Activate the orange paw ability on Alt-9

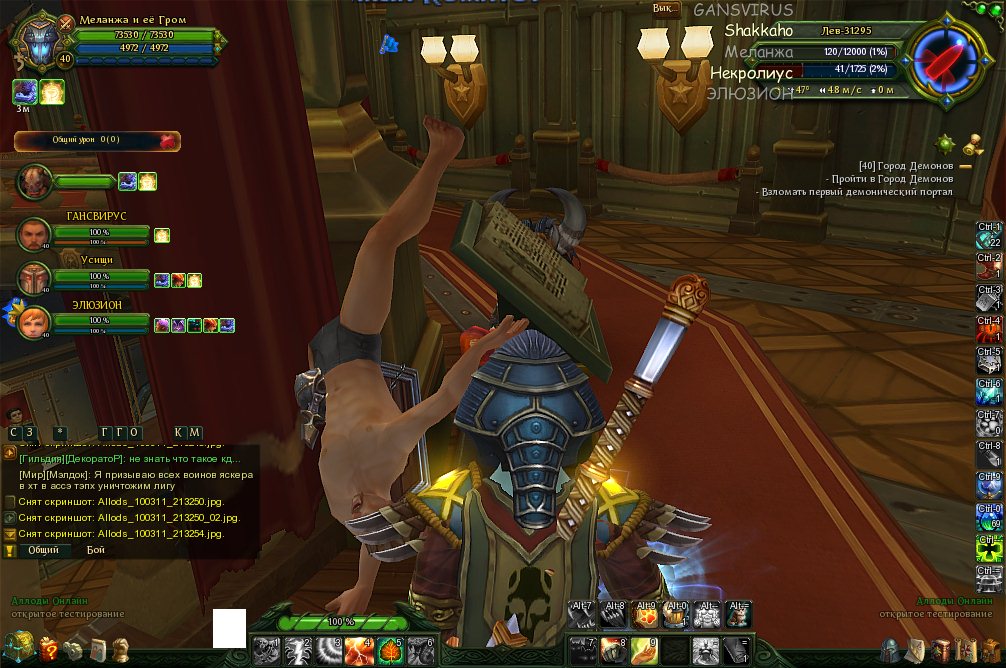point(645,614)
